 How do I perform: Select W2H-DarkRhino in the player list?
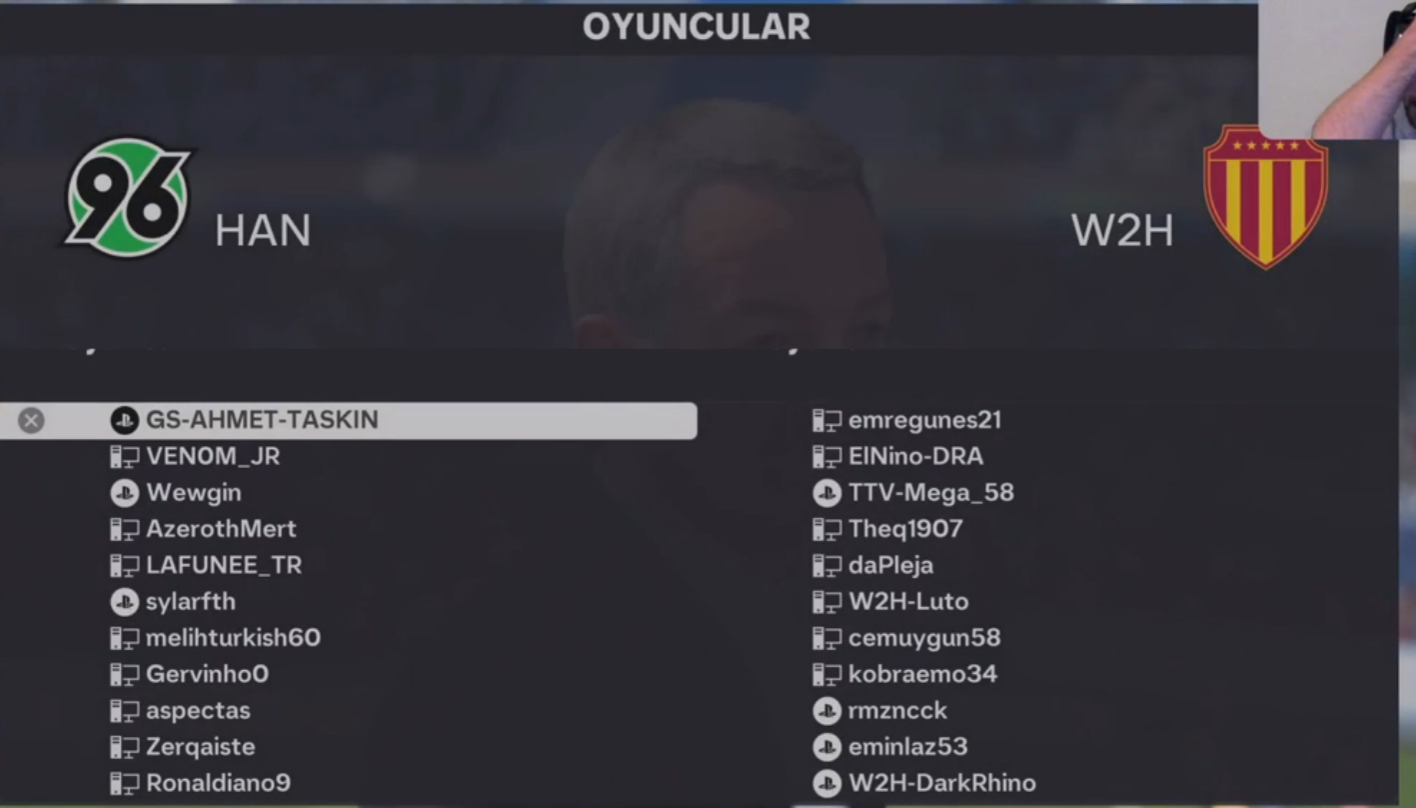[x=941, y=783]
